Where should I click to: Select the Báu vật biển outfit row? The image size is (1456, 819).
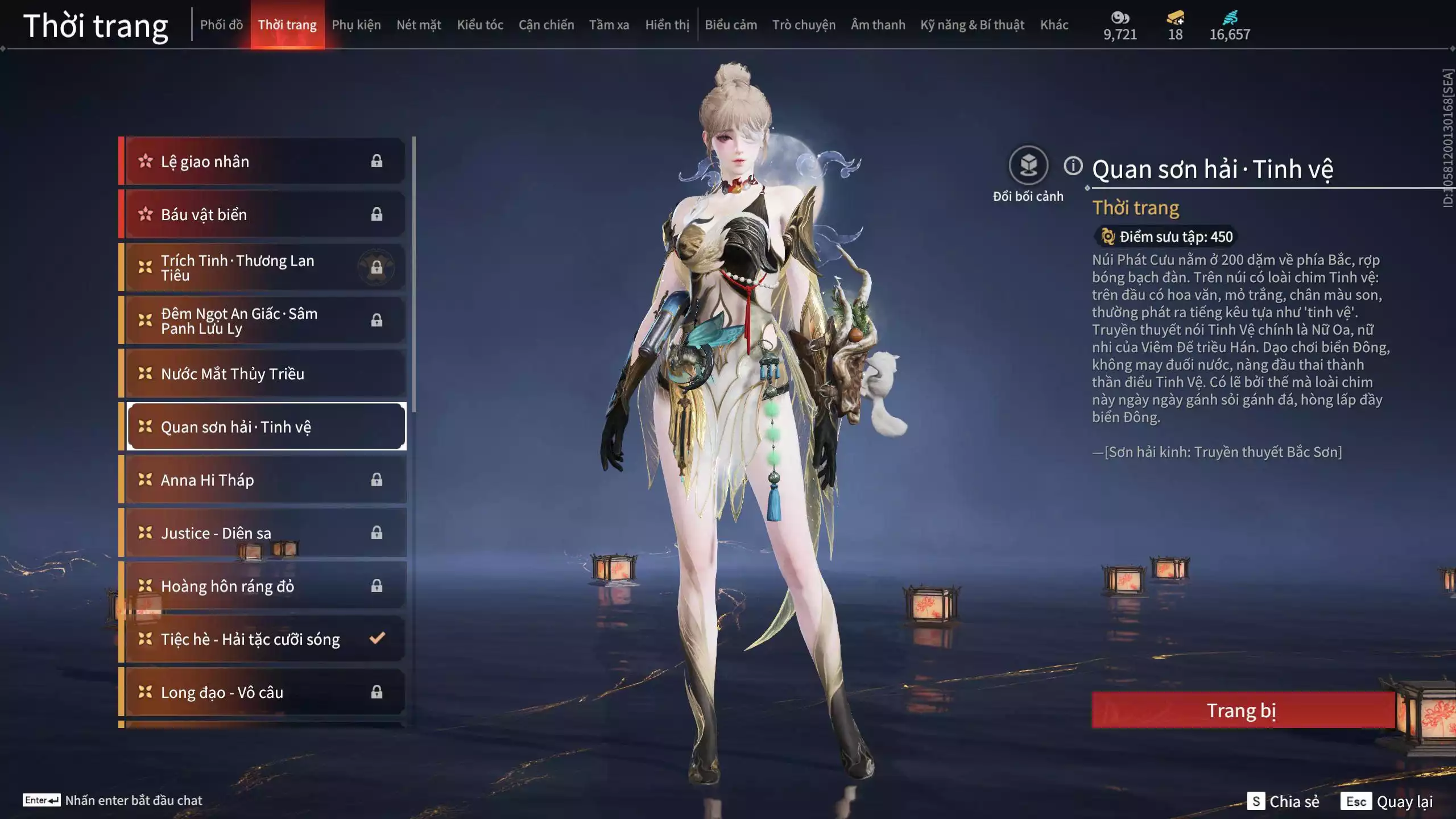264,214
